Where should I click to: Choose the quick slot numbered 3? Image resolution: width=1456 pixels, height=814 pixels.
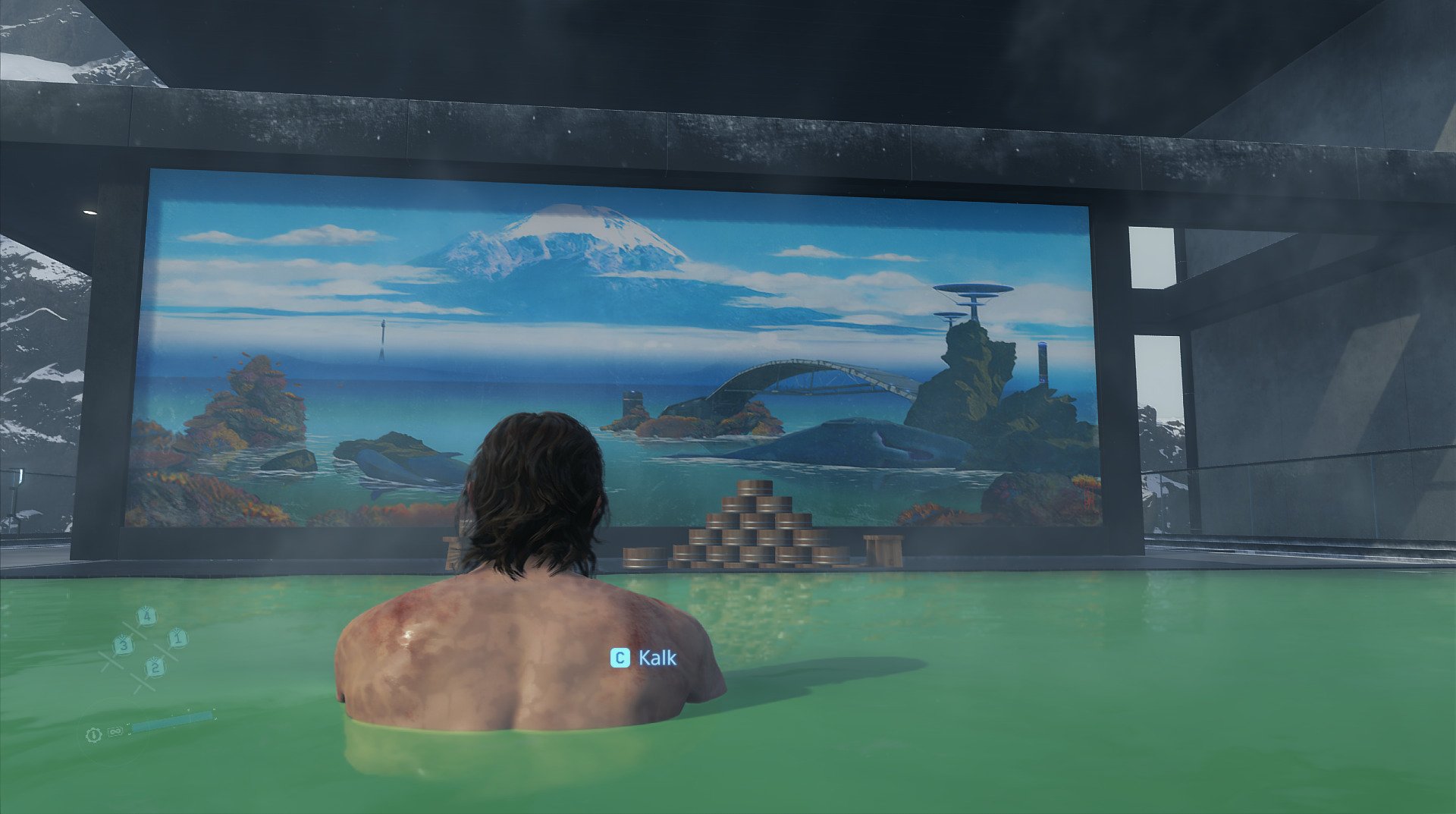pos(123,646)
